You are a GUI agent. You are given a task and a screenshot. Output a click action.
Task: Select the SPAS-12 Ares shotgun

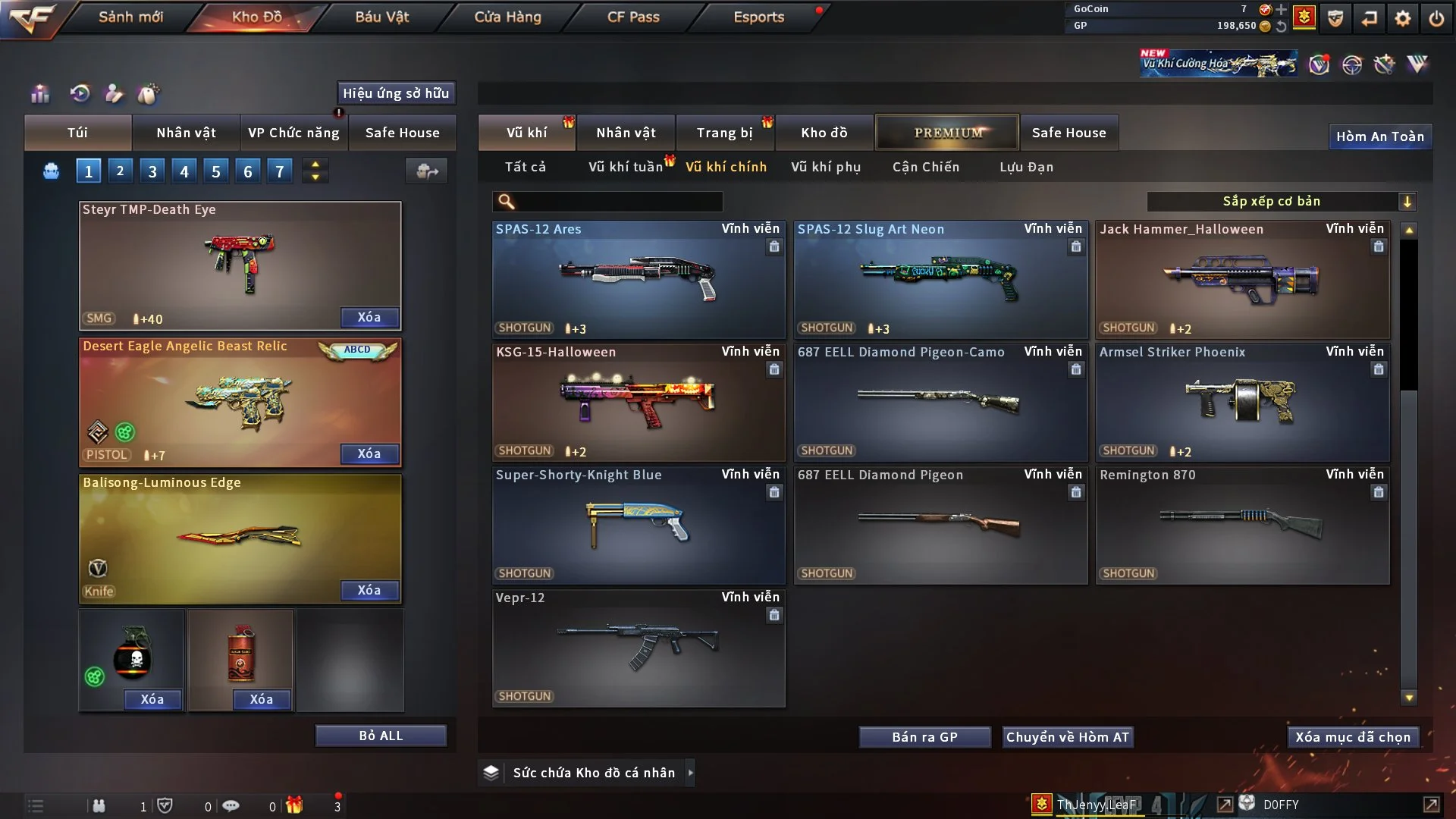tap(638, 279)
